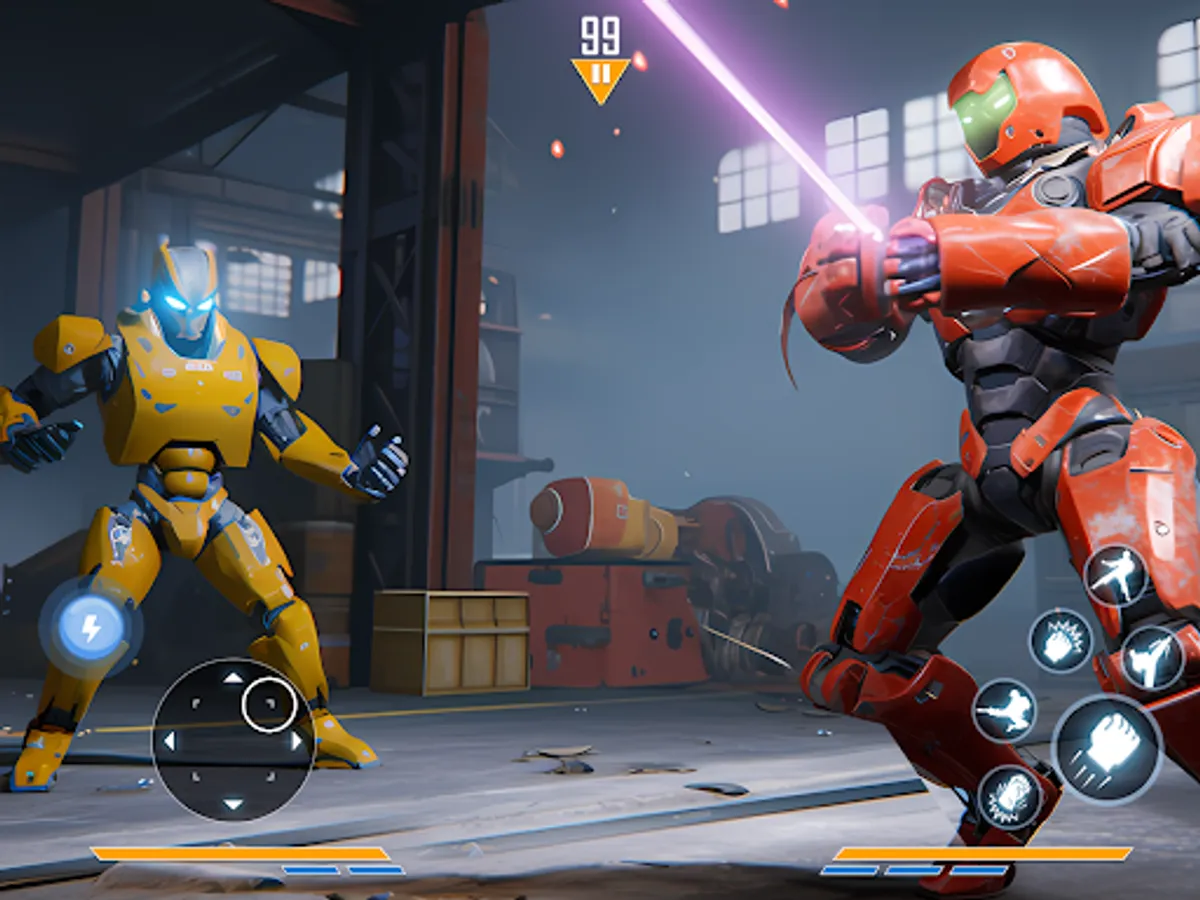Move up with the d-pad up arrow
Viewport: 1200px width, 900px height.
tap(232, 677)
